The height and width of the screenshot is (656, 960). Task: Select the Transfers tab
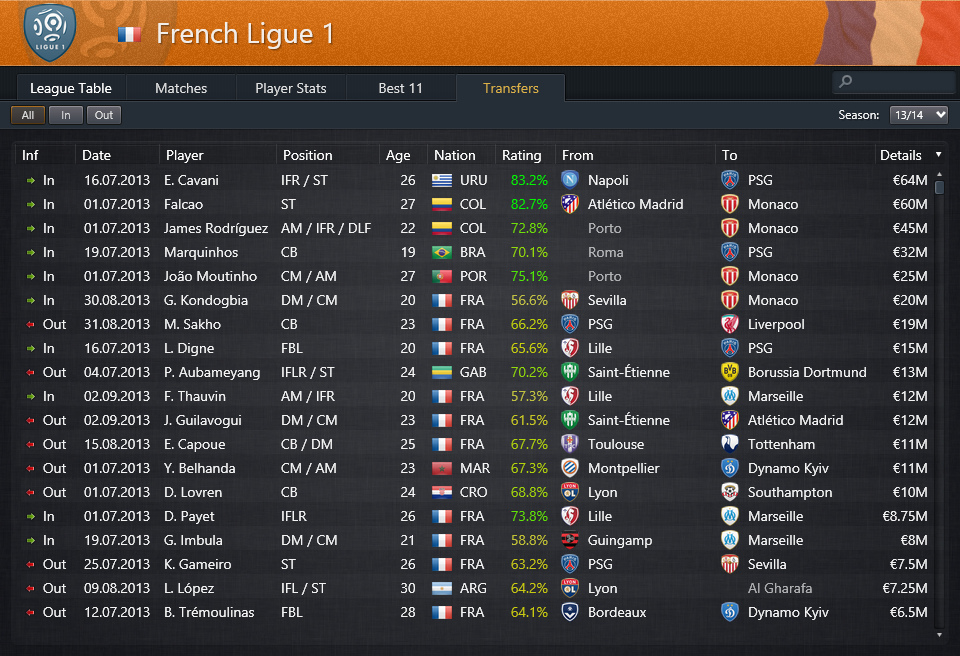(510, 88)
